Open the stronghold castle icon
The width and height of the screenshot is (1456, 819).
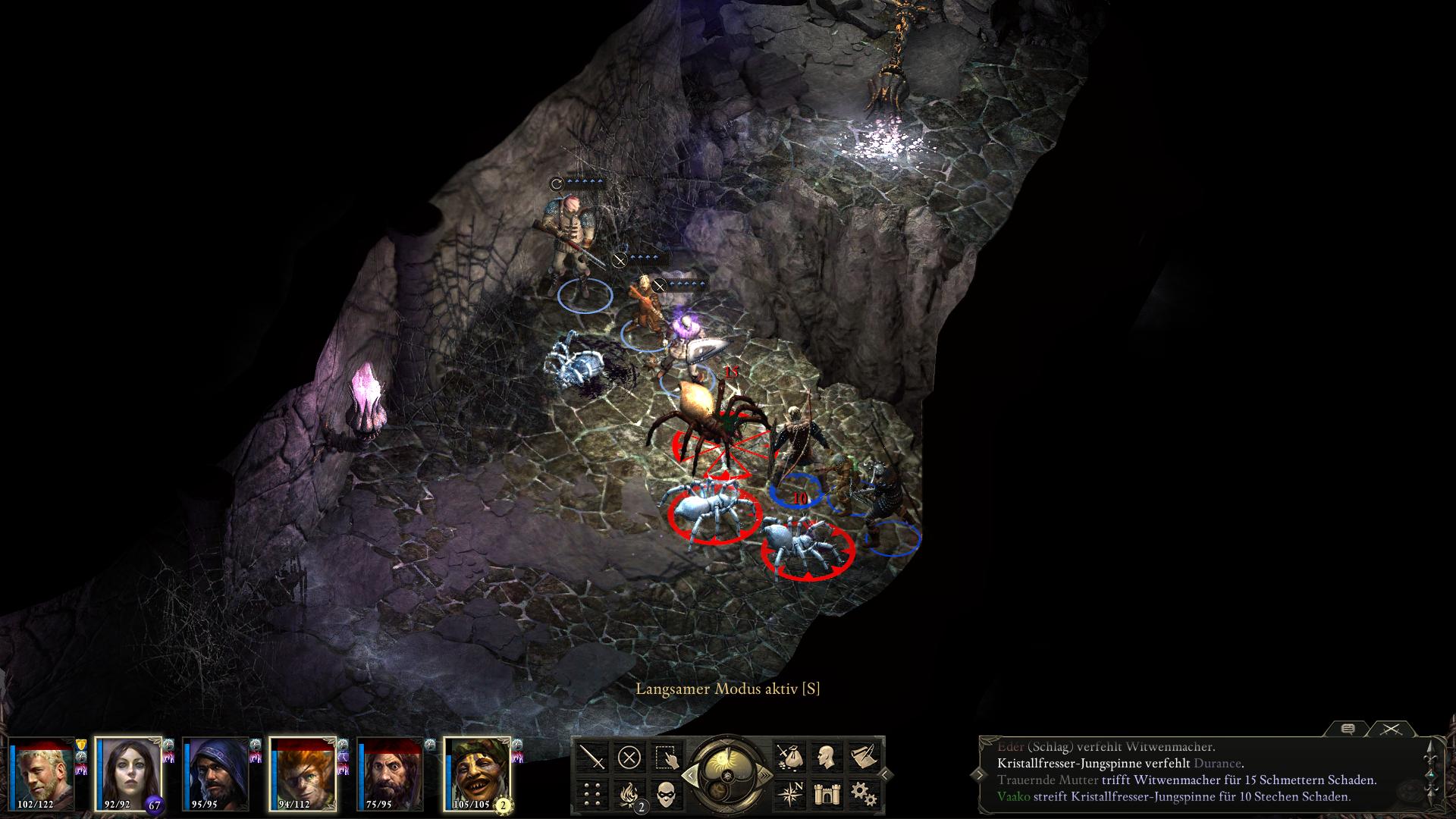click(827, 794)
